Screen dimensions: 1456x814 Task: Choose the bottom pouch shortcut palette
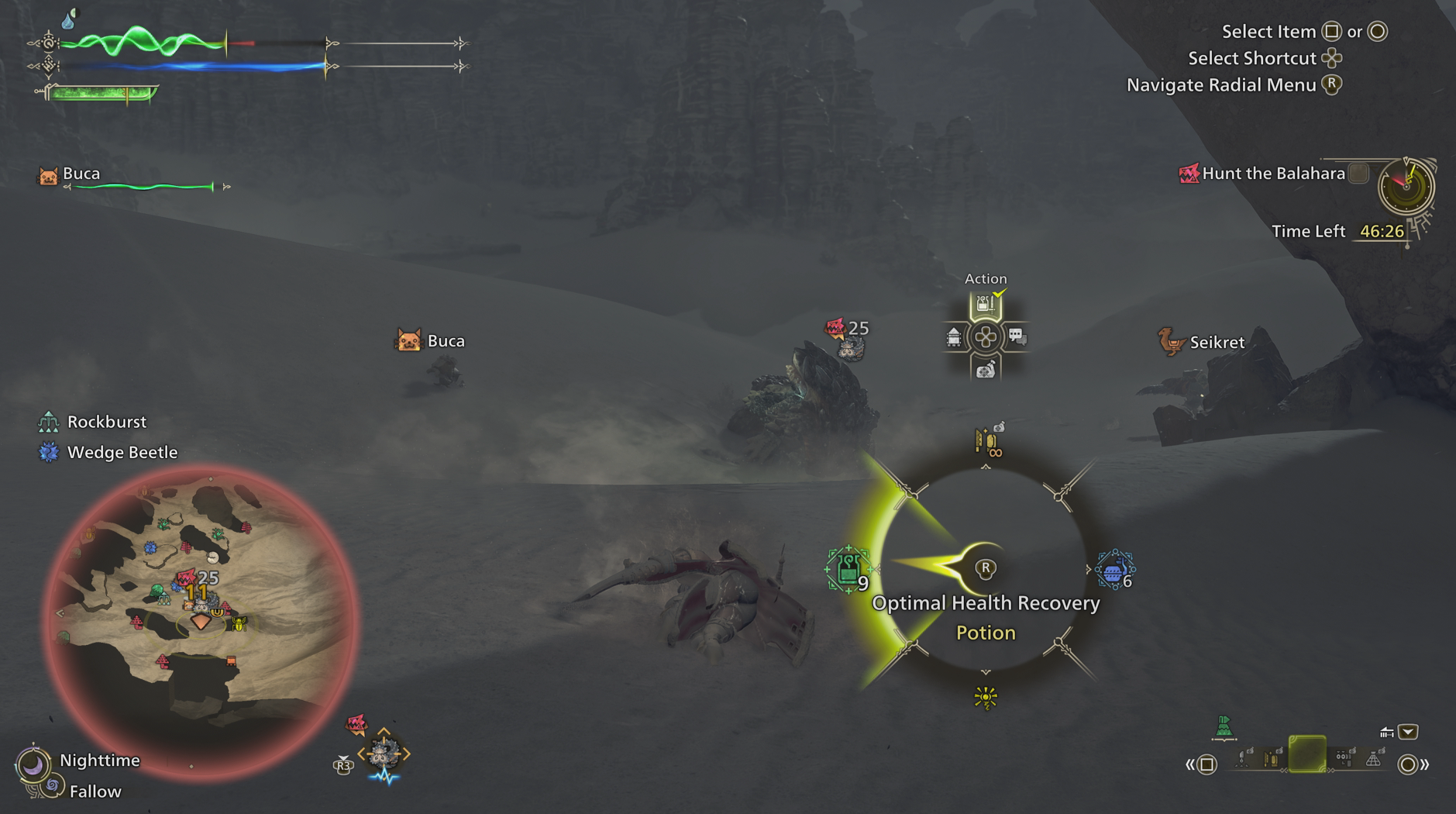pos(985,370)
